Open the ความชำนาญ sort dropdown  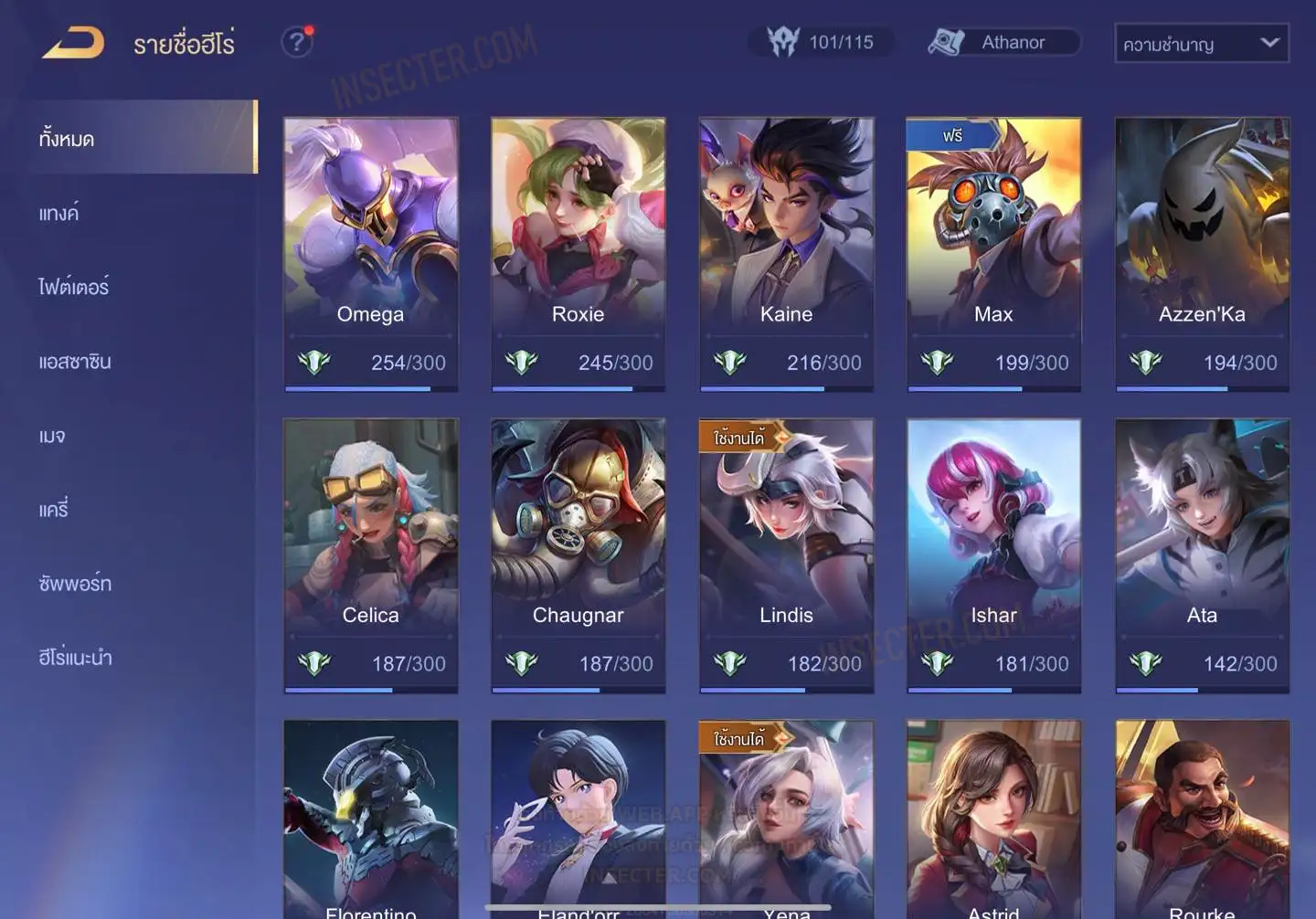click(x=1201, y=44)
